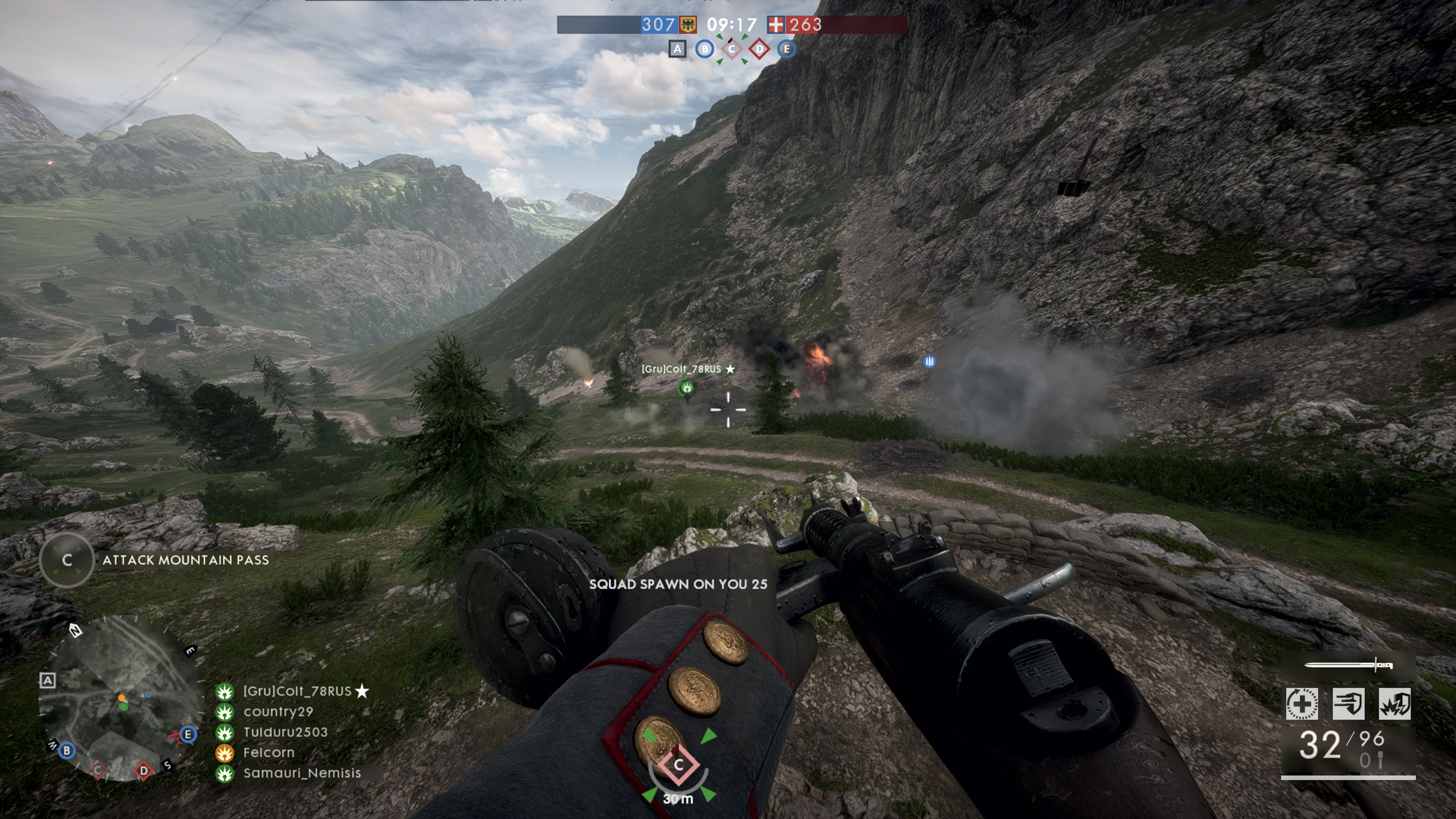1456x819 pixels.
Task: Open the circular minimap
Action: pos(120,698)
